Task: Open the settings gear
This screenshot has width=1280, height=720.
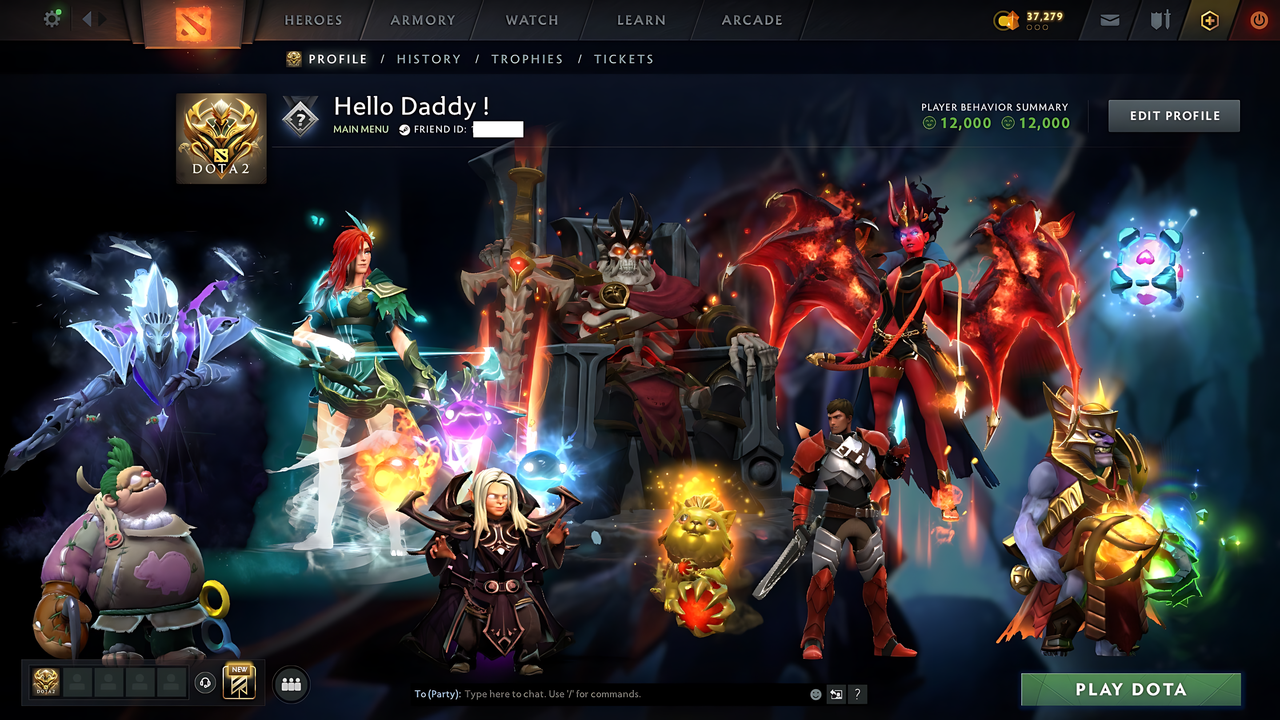Action: point(52,18)
